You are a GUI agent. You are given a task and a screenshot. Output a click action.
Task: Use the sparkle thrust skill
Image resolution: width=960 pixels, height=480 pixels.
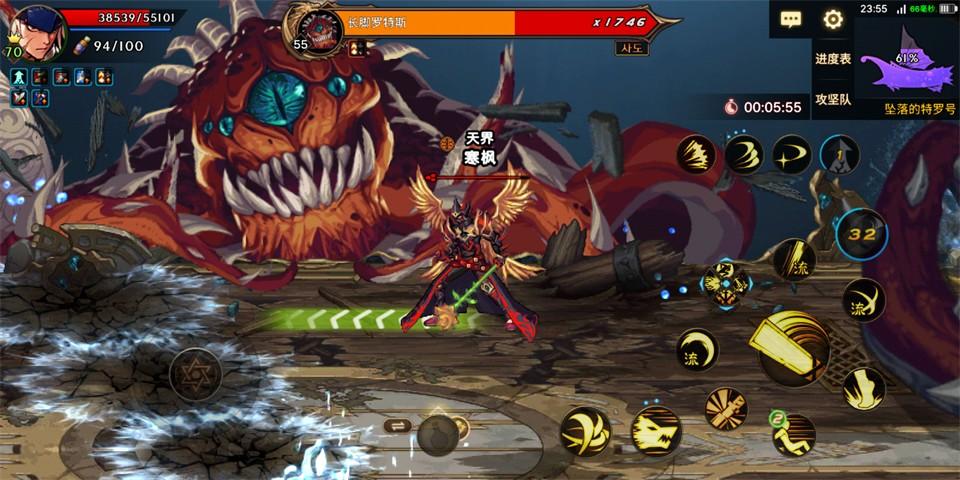[792, 154]
